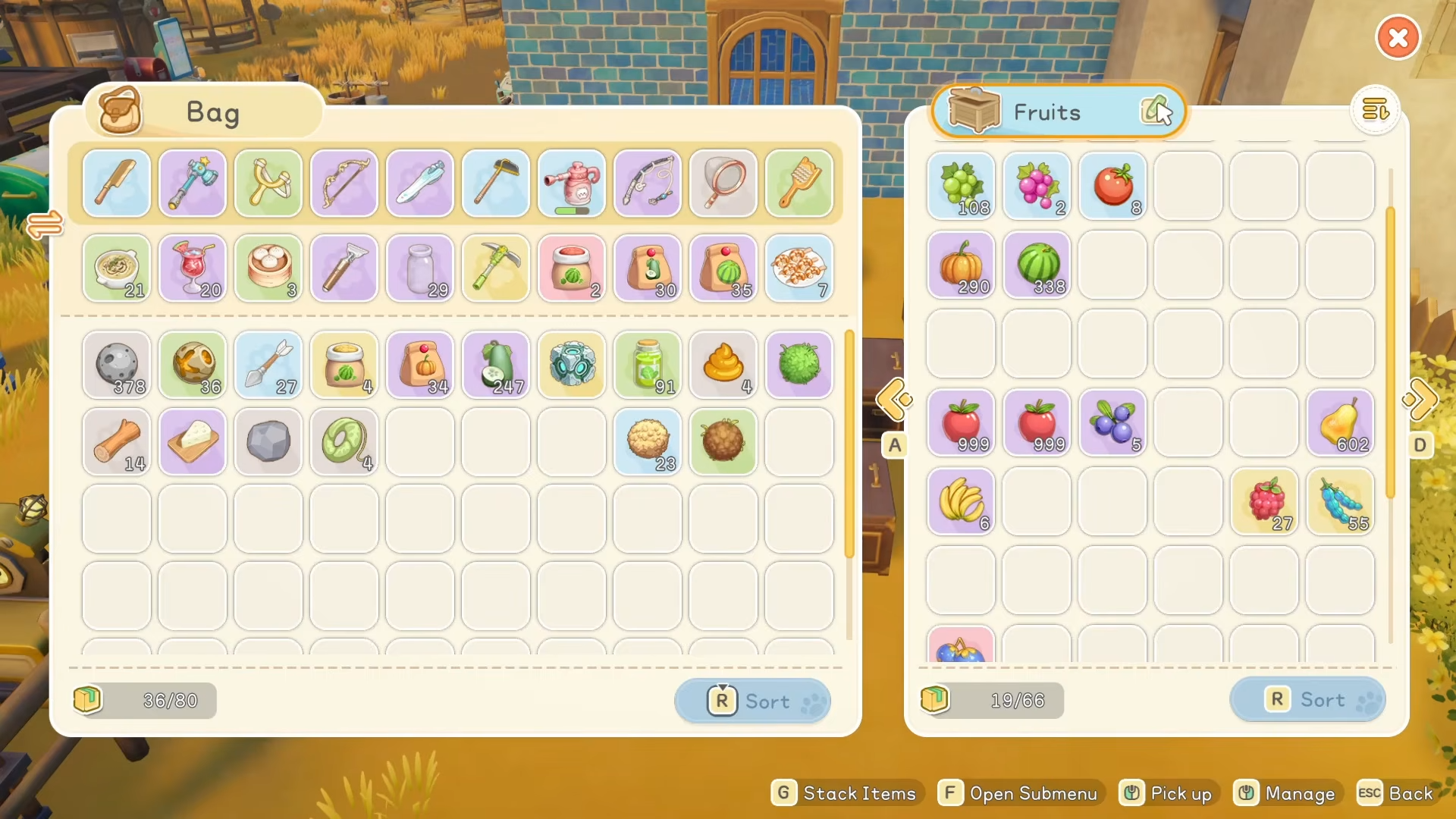Go to the previous storage box arrow
Screen dimensions: 1456x819
point(894,400)
